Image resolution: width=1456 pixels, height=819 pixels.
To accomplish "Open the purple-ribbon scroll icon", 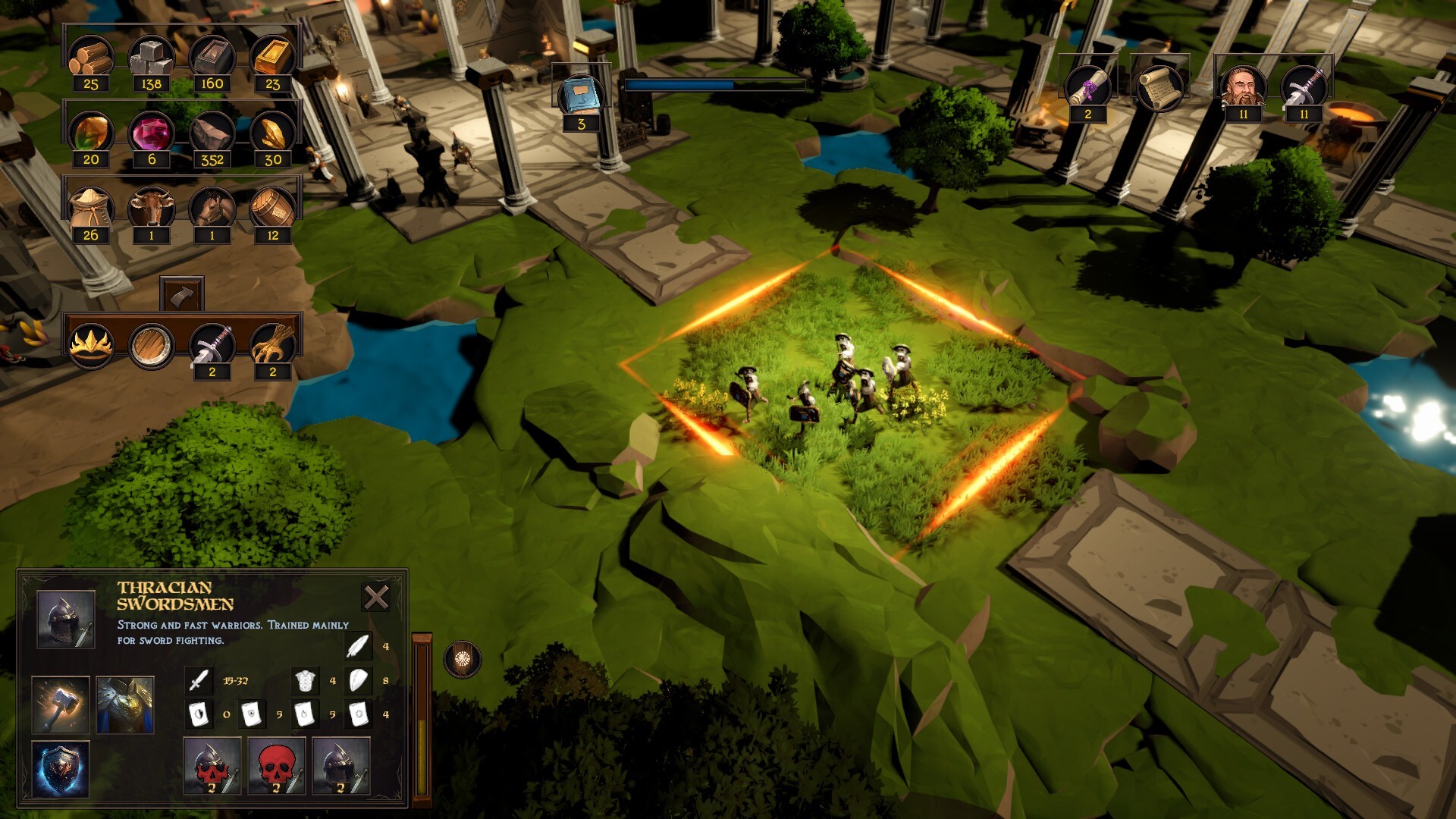I will 1087,86.
